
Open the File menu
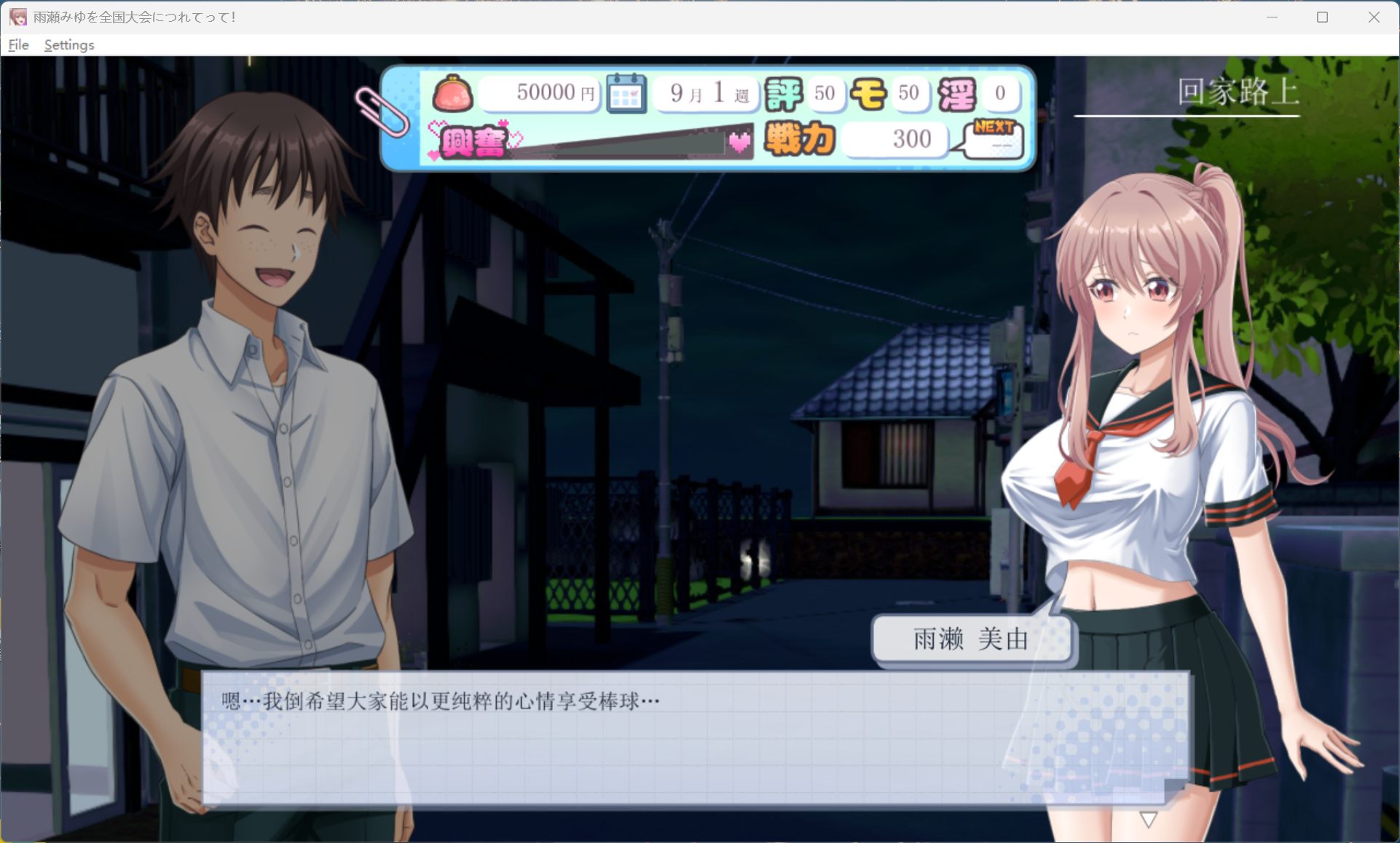(x=17, y=44)
